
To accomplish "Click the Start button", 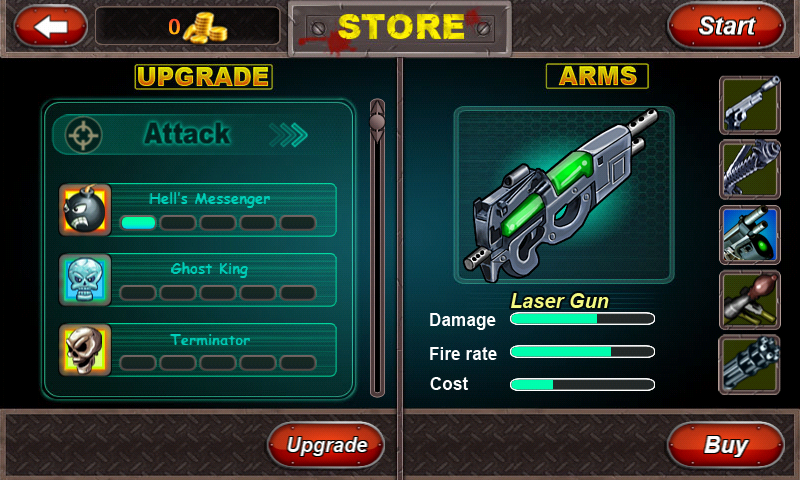I will pyautogui.click(x=726, y=26).
